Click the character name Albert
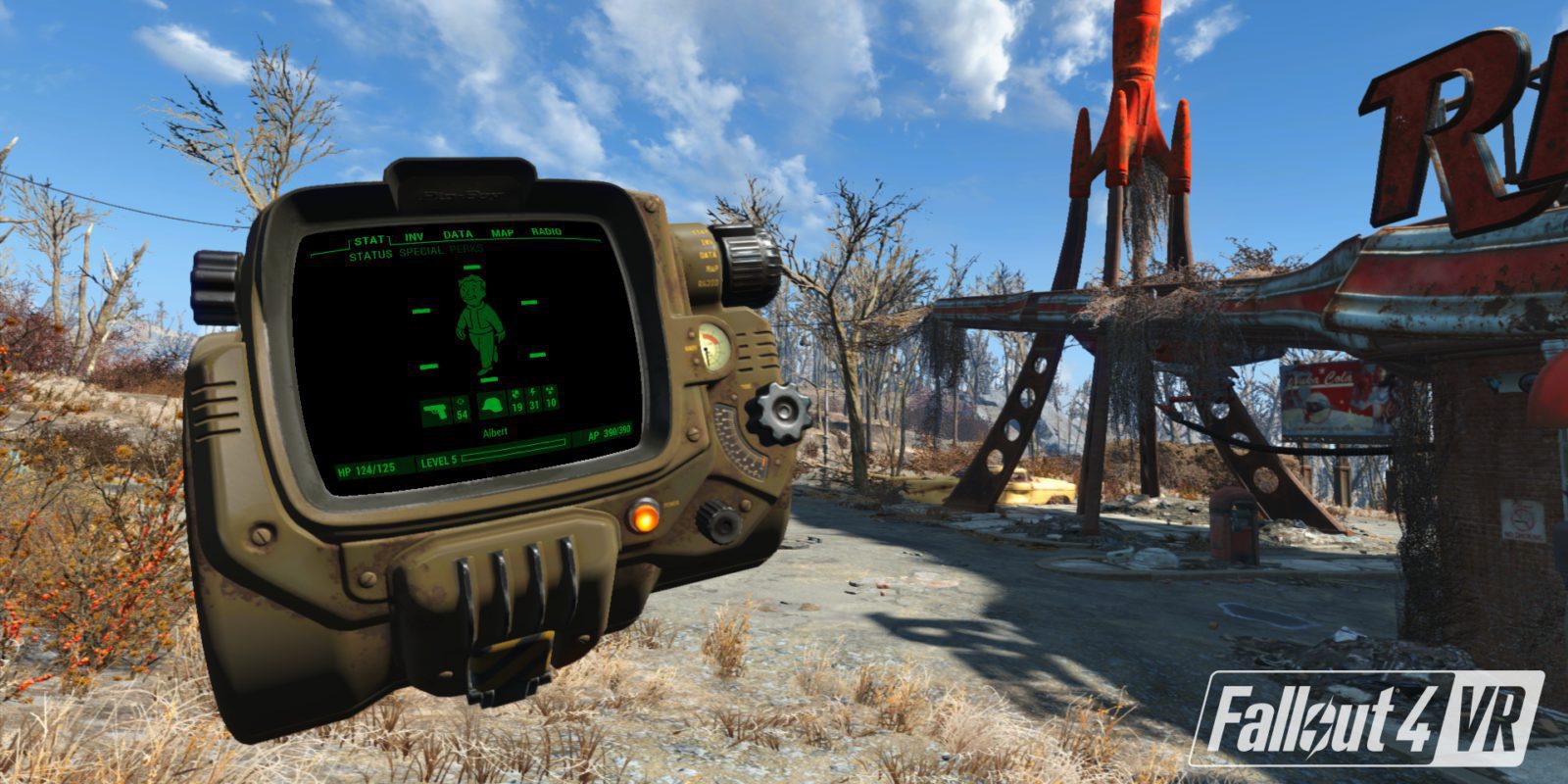The image size is (1568, 784). [495, 430]
